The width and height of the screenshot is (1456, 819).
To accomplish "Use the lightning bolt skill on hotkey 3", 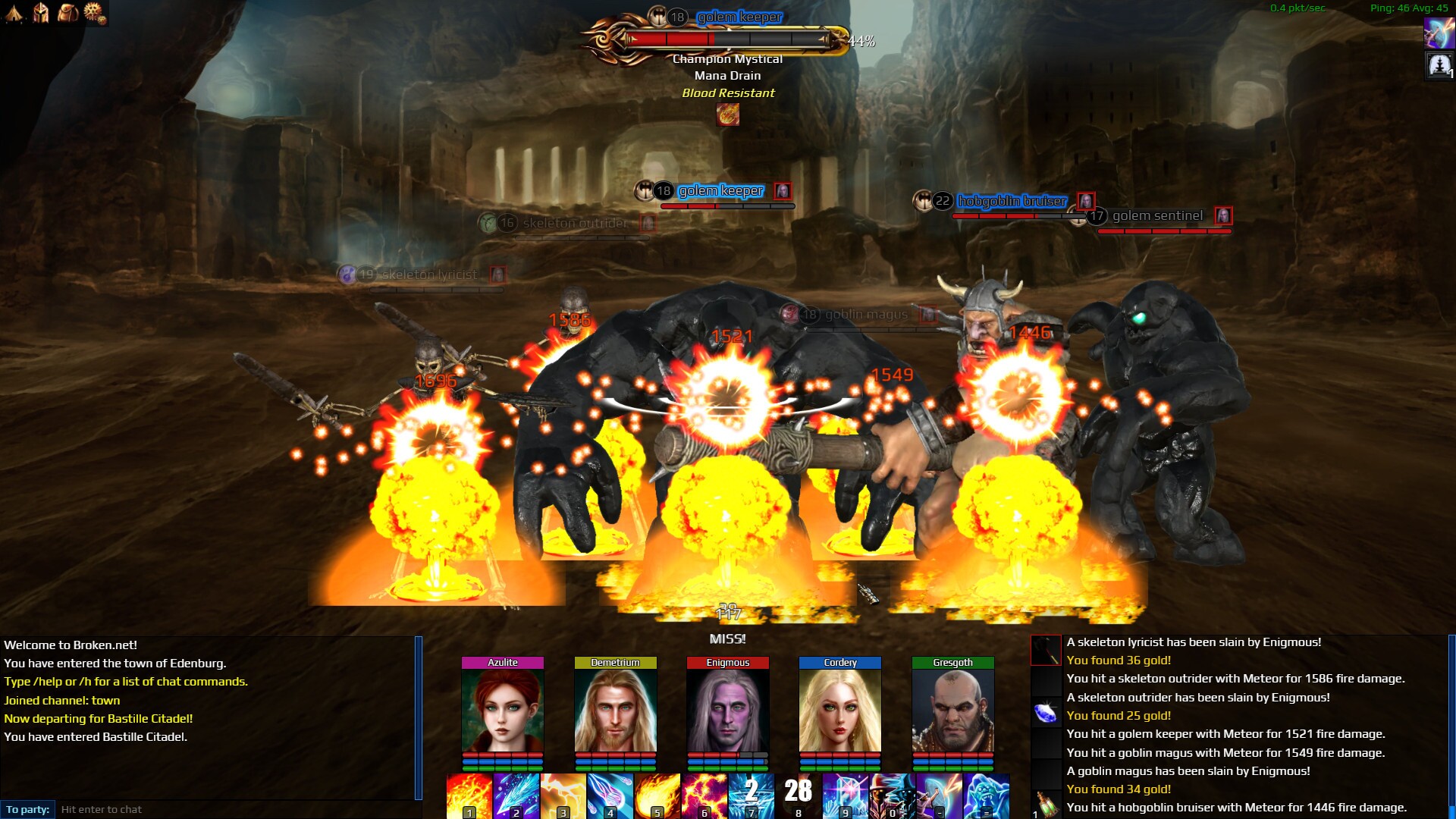I will point(563,795).
